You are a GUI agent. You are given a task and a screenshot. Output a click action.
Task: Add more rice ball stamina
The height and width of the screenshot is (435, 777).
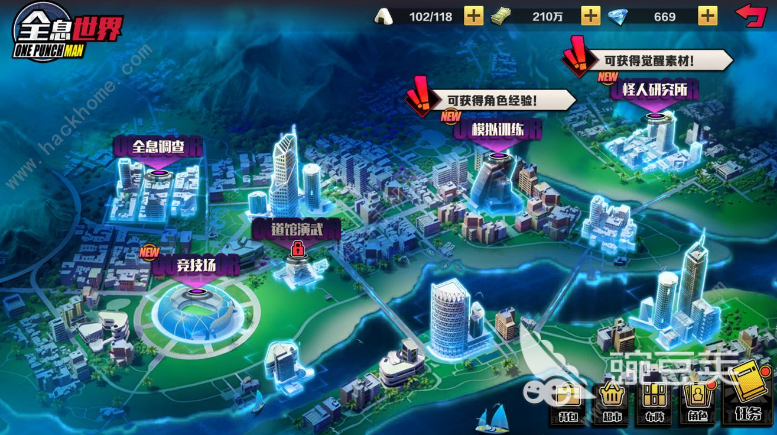point(474,15)
